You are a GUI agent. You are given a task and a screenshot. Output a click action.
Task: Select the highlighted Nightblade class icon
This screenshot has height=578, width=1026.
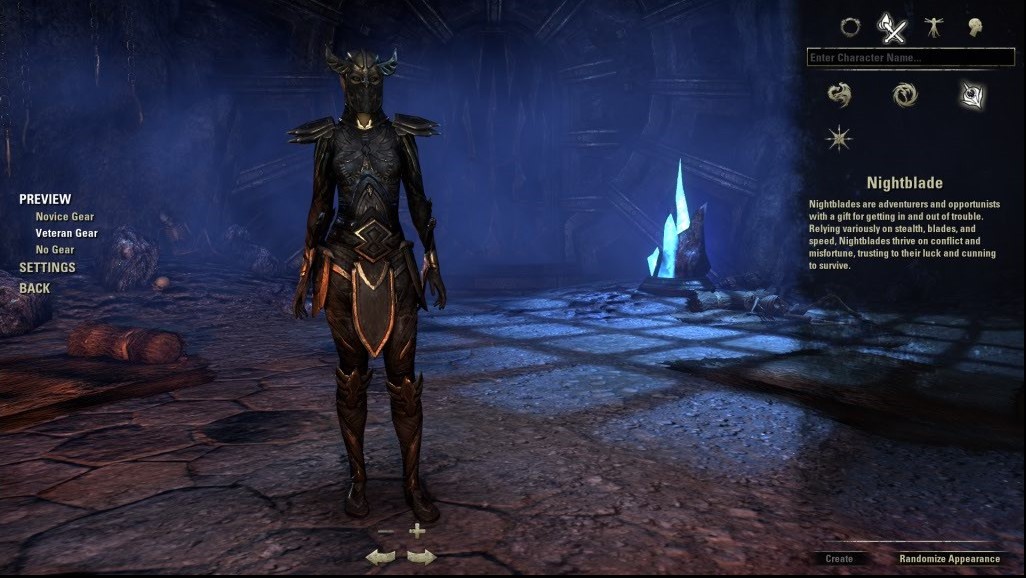pyautogui.click(x=970, y=95)
